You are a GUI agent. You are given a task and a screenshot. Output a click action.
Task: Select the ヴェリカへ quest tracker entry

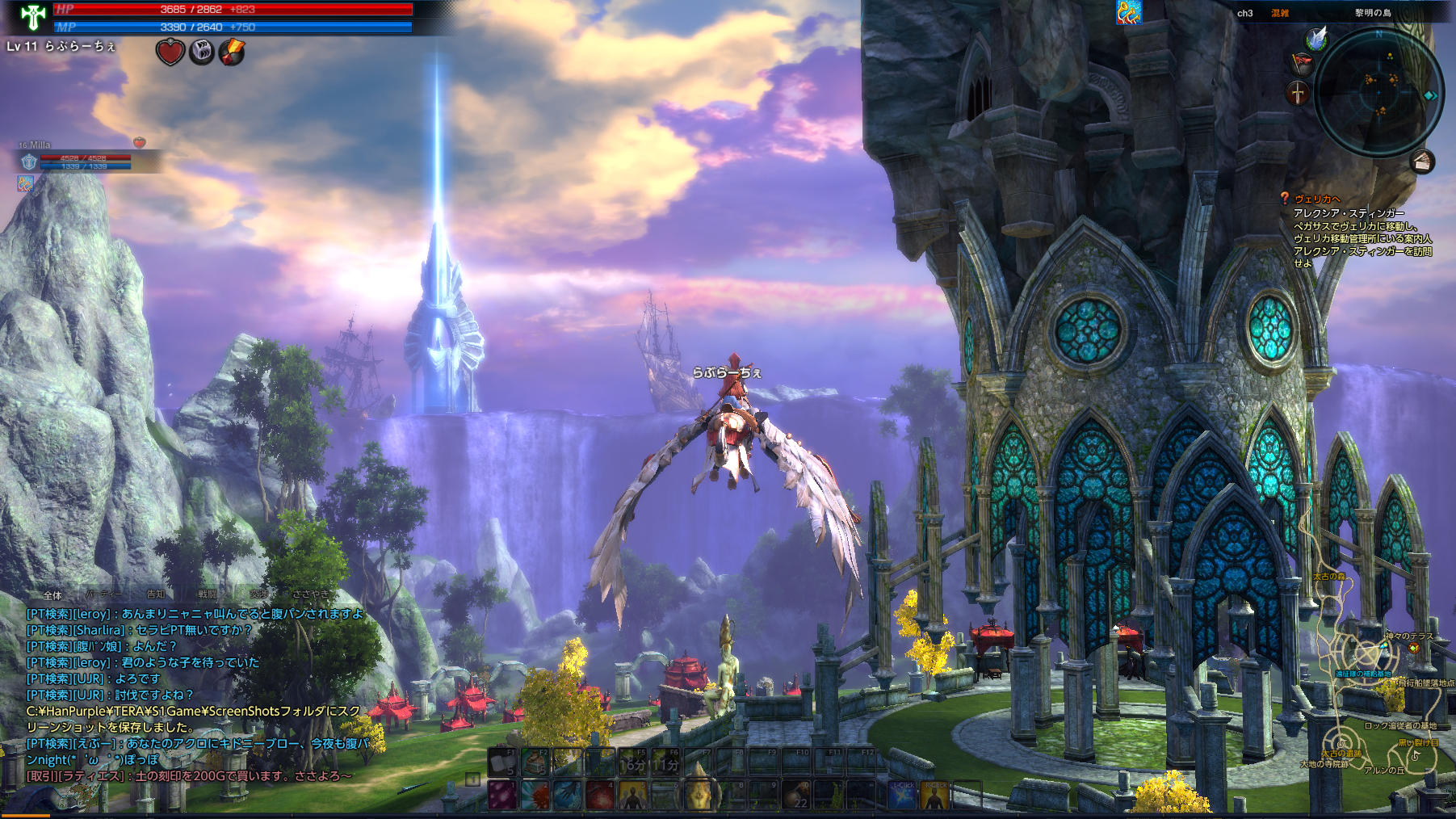click(x=1317, y=199)
